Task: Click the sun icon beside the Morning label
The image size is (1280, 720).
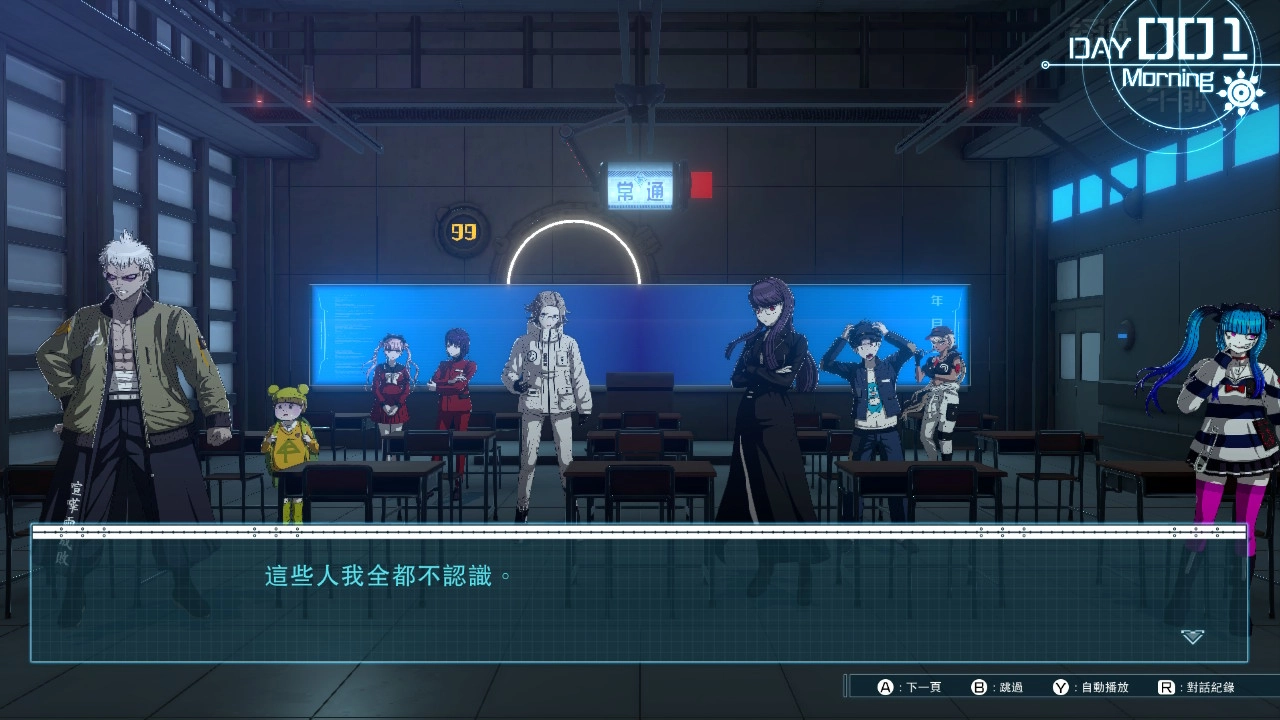Action: (1241, 92)
